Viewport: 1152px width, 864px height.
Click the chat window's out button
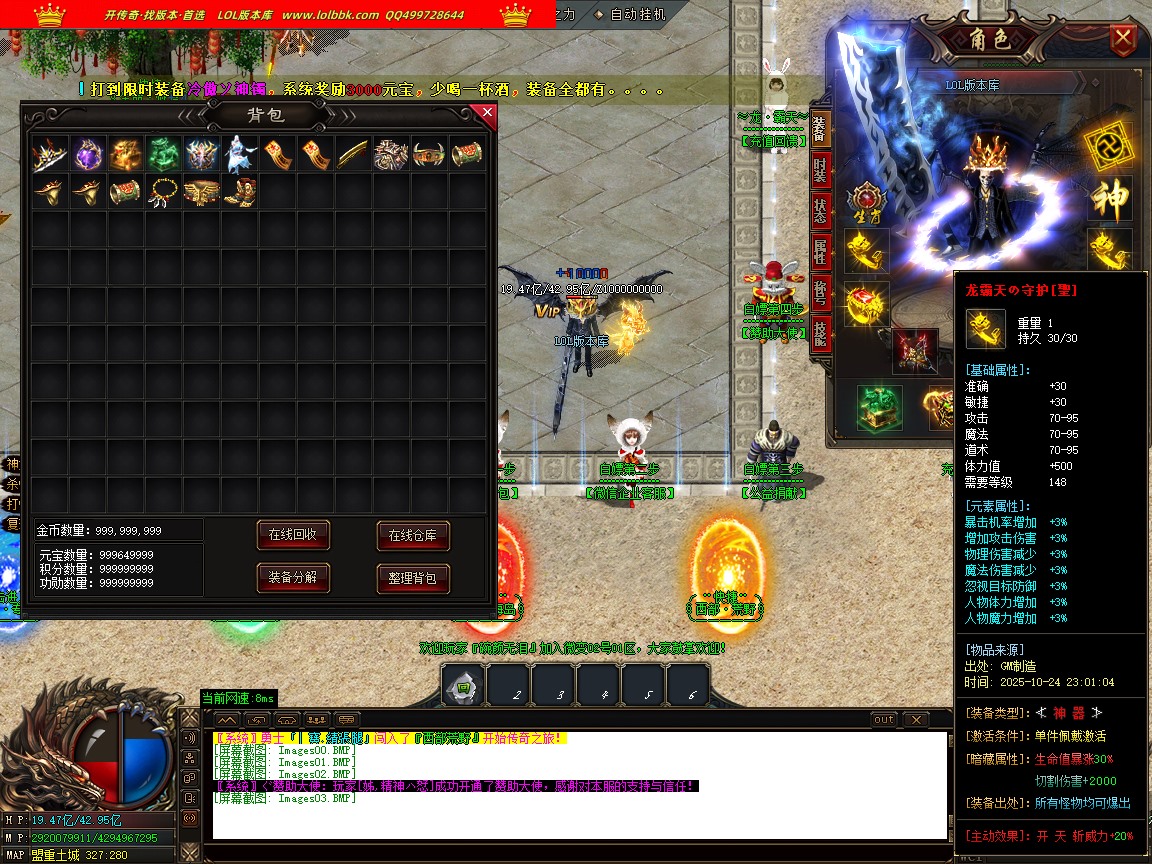(884, 720)
